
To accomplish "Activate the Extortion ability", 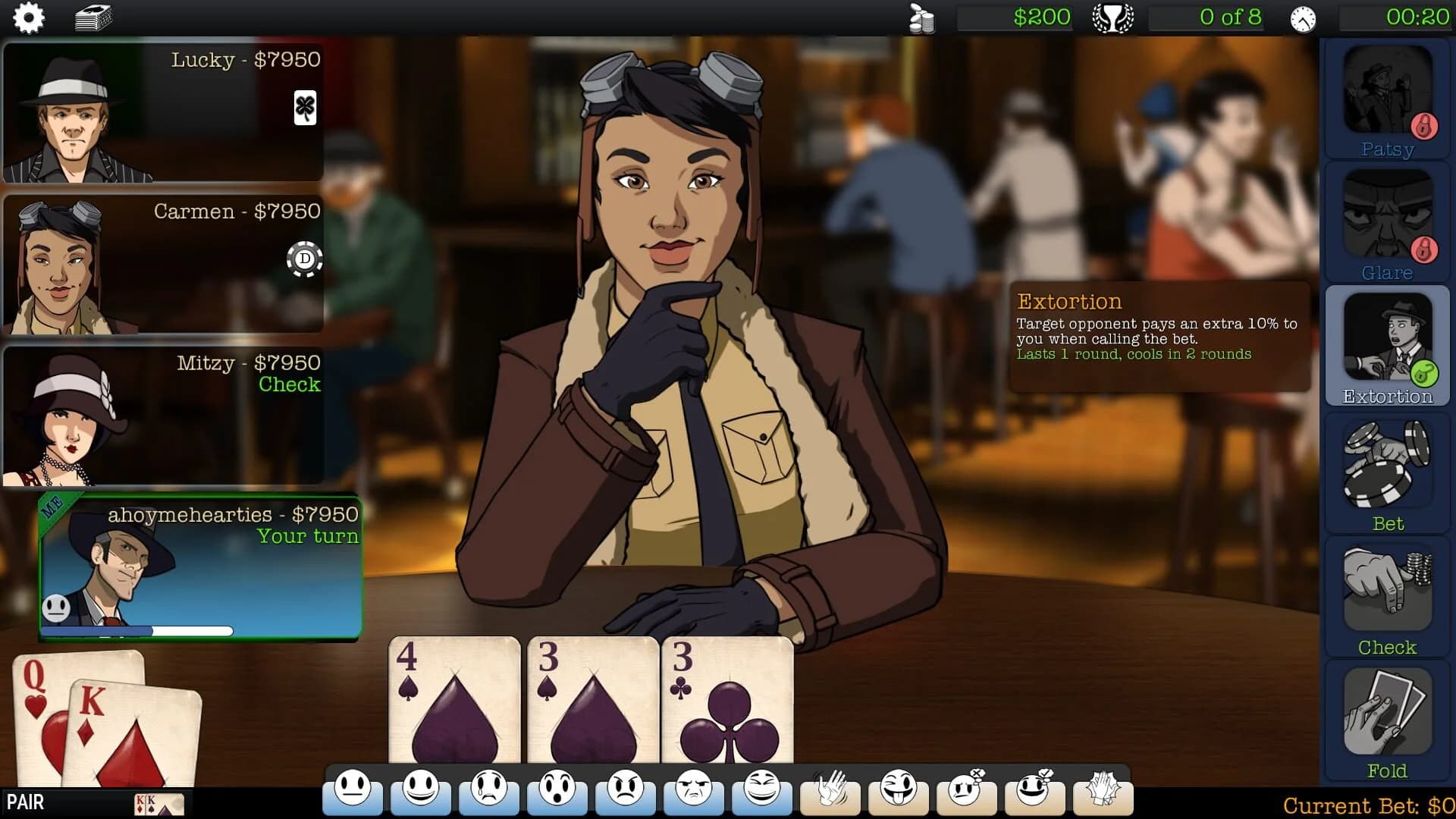I will pyautogui.click(x=1387, y=341).
